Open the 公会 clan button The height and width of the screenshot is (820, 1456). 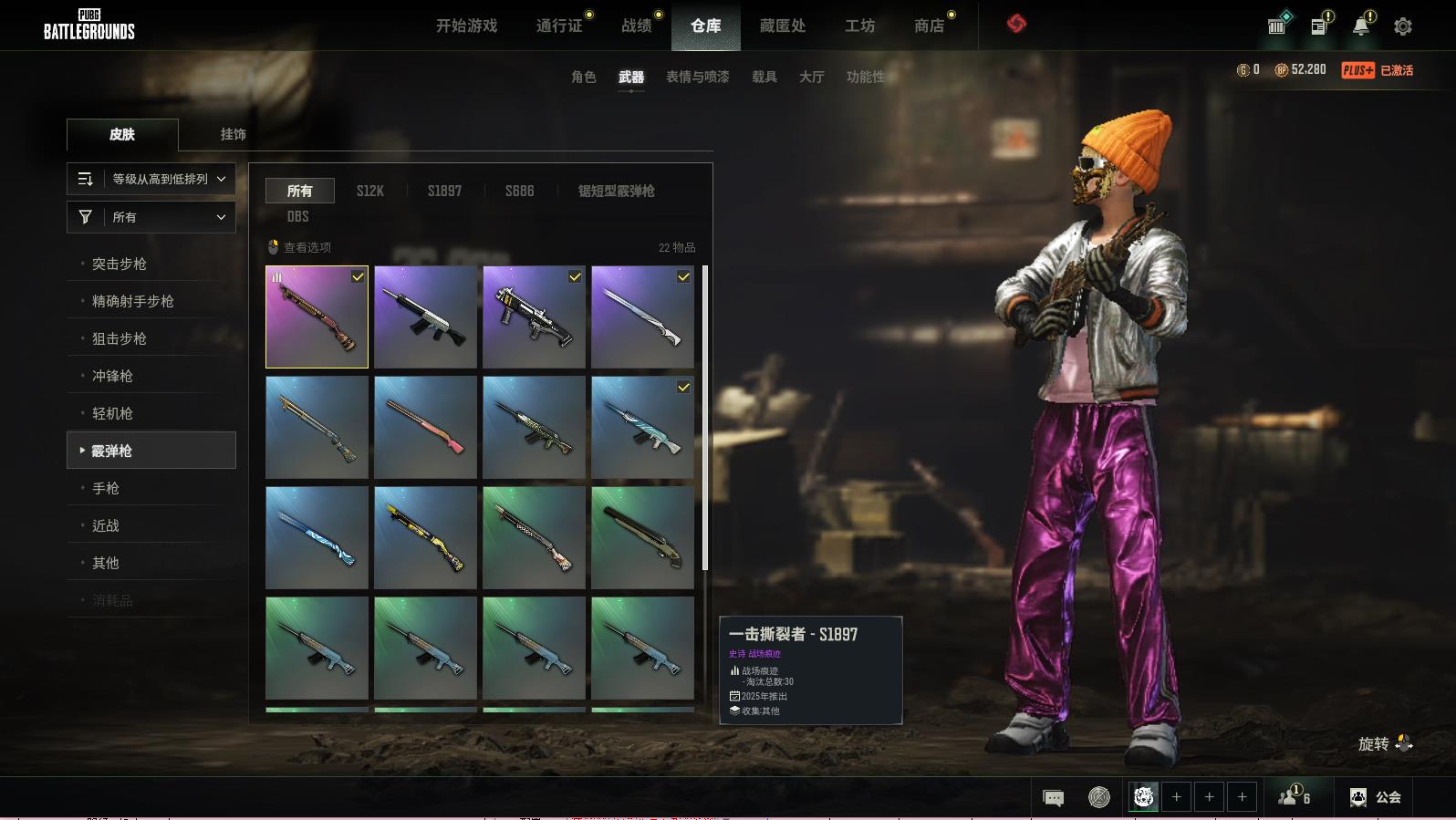click(x=1376, y=797)
